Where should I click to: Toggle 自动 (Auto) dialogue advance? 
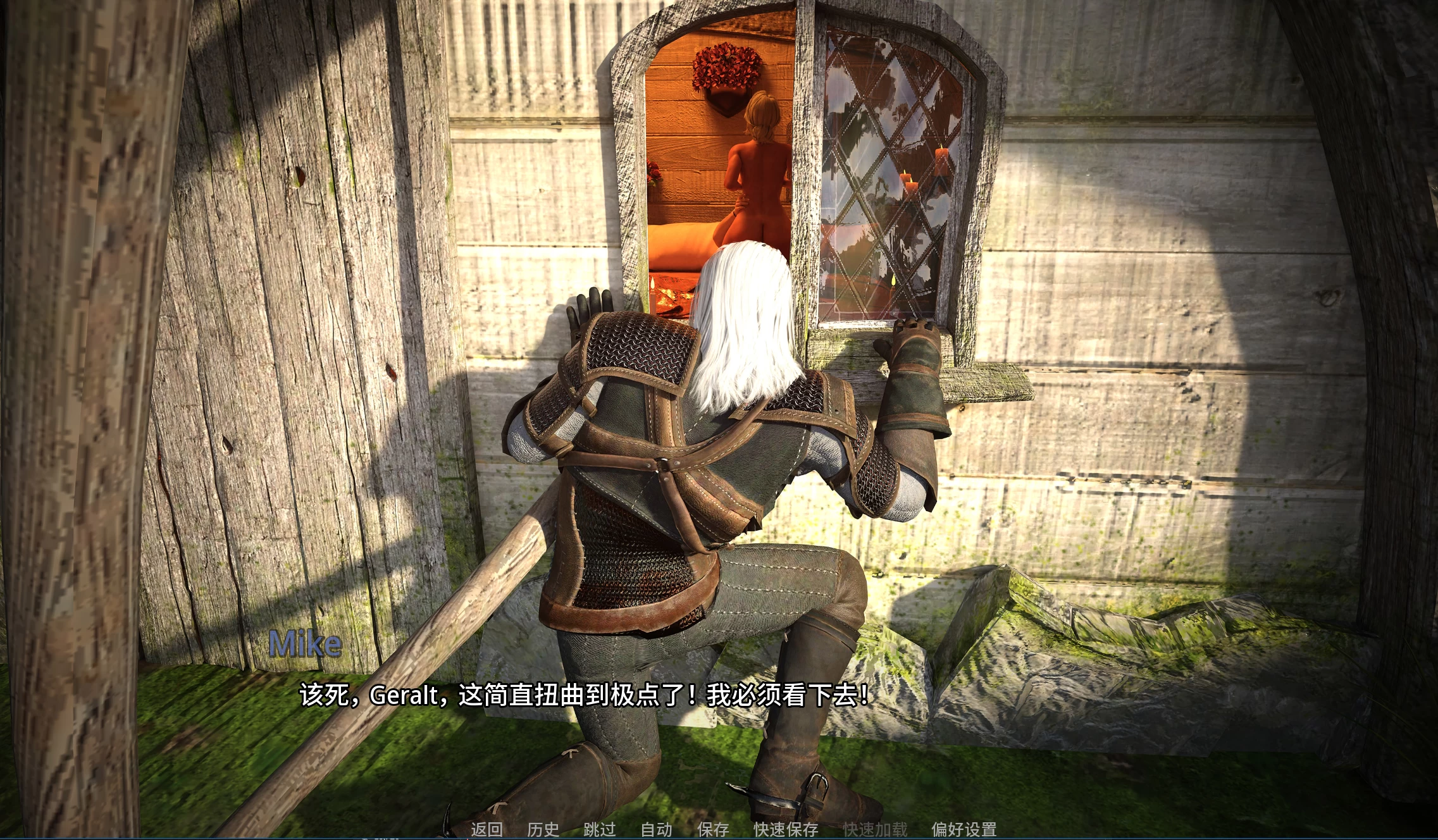point(656,829)
